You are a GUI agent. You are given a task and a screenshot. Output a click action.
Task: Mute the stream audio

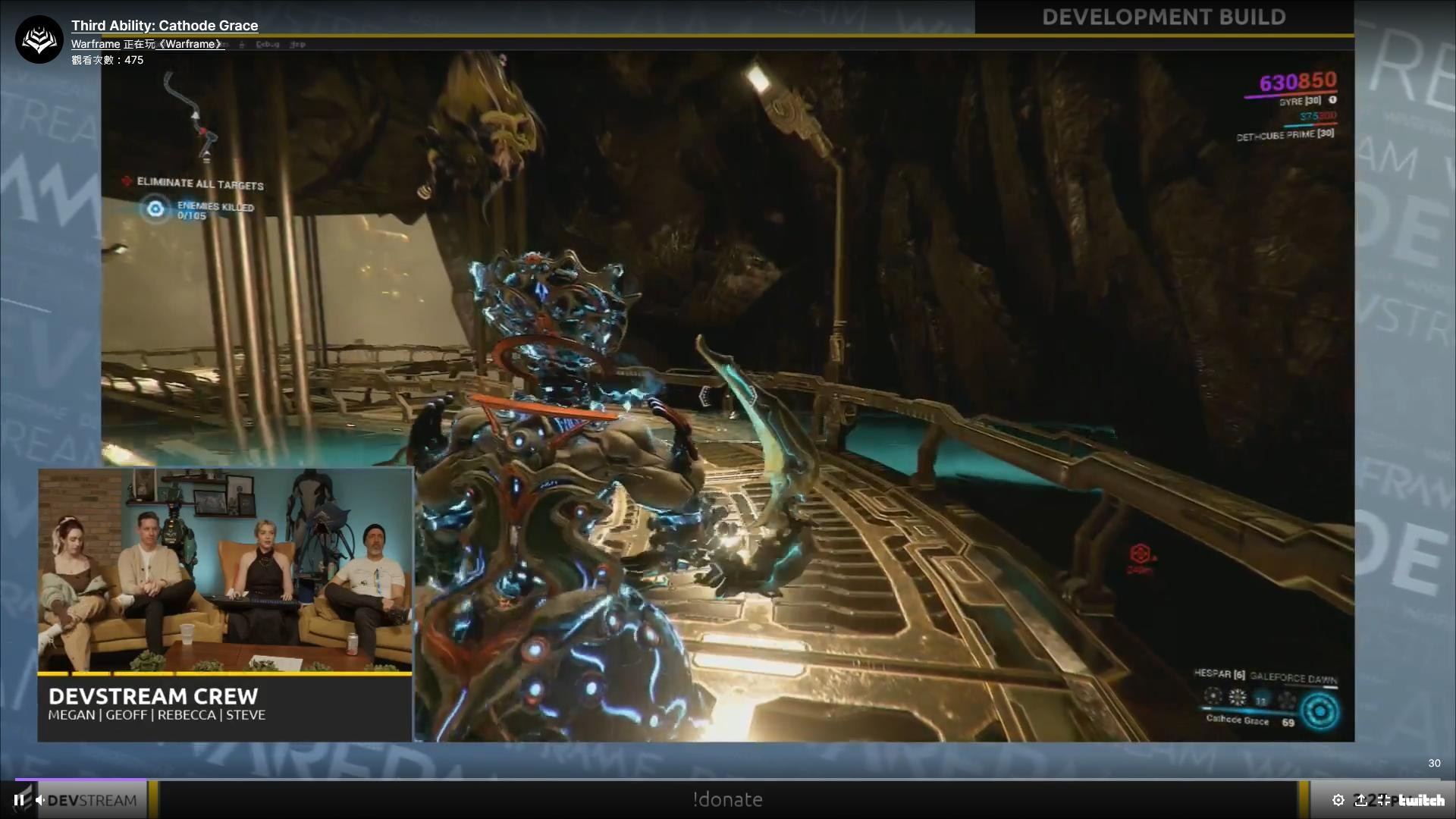tap(39, 799)
